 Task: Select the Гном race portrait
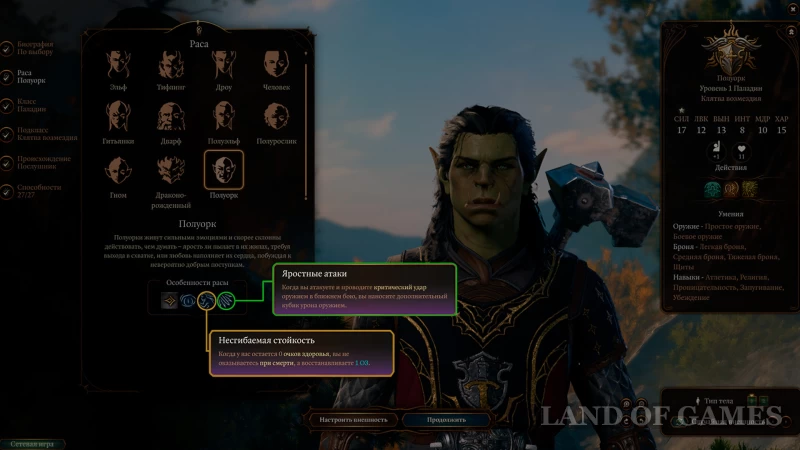pyautogui.click(x=118, y=172)
